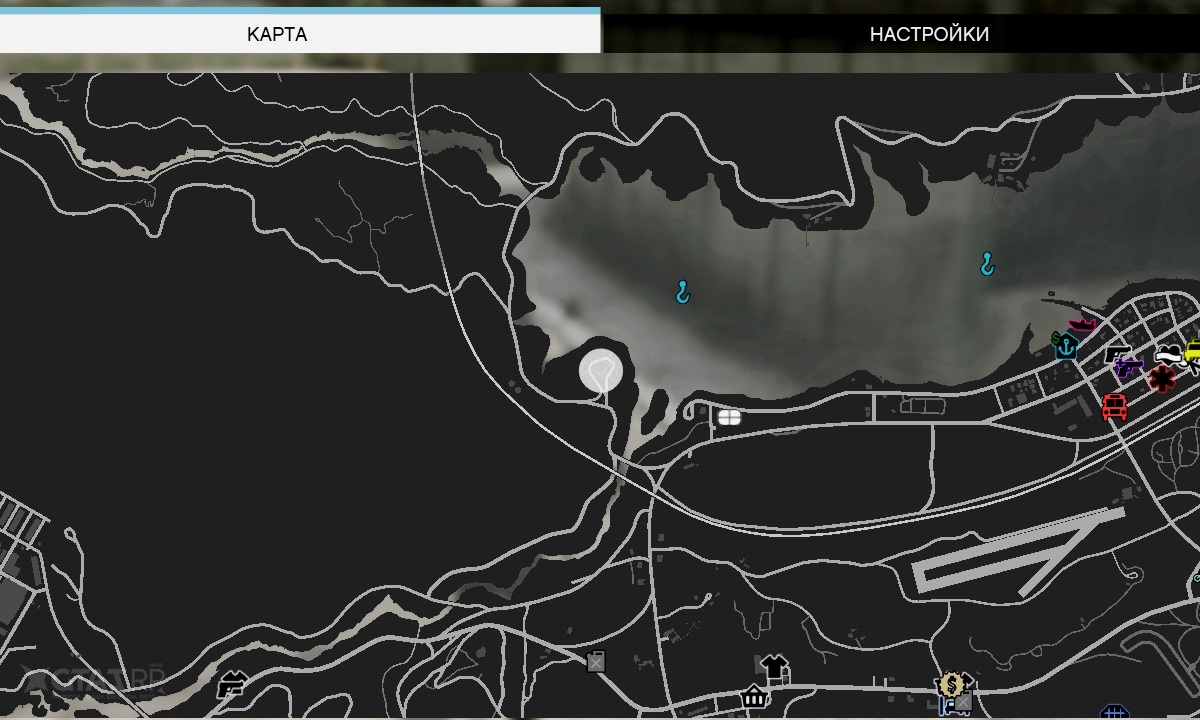Select the white player location marker
Viewport: 1200px width, 720px height.
601,371
